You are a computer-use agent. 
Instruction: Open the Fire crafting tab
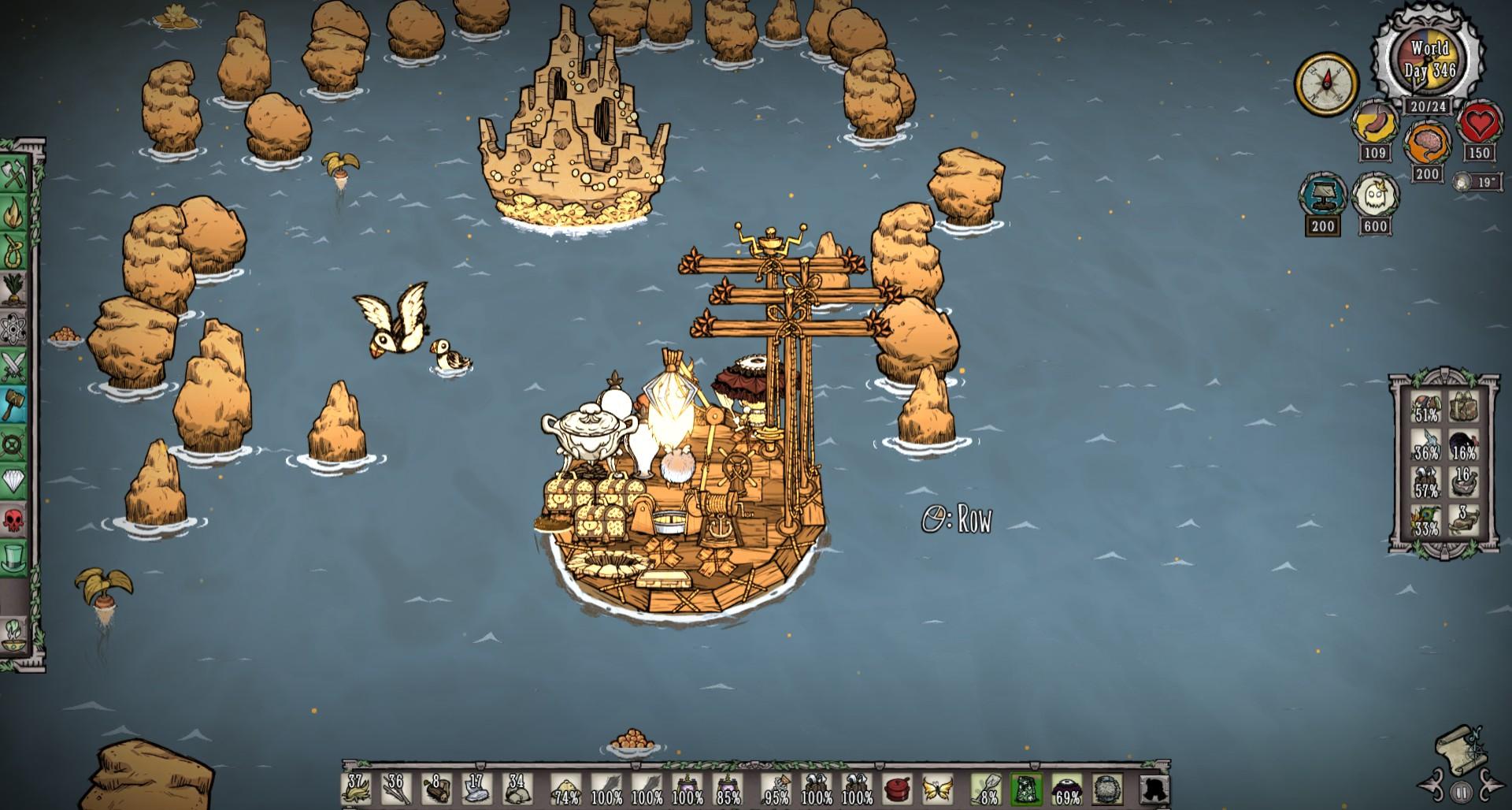tap(15, 211)
